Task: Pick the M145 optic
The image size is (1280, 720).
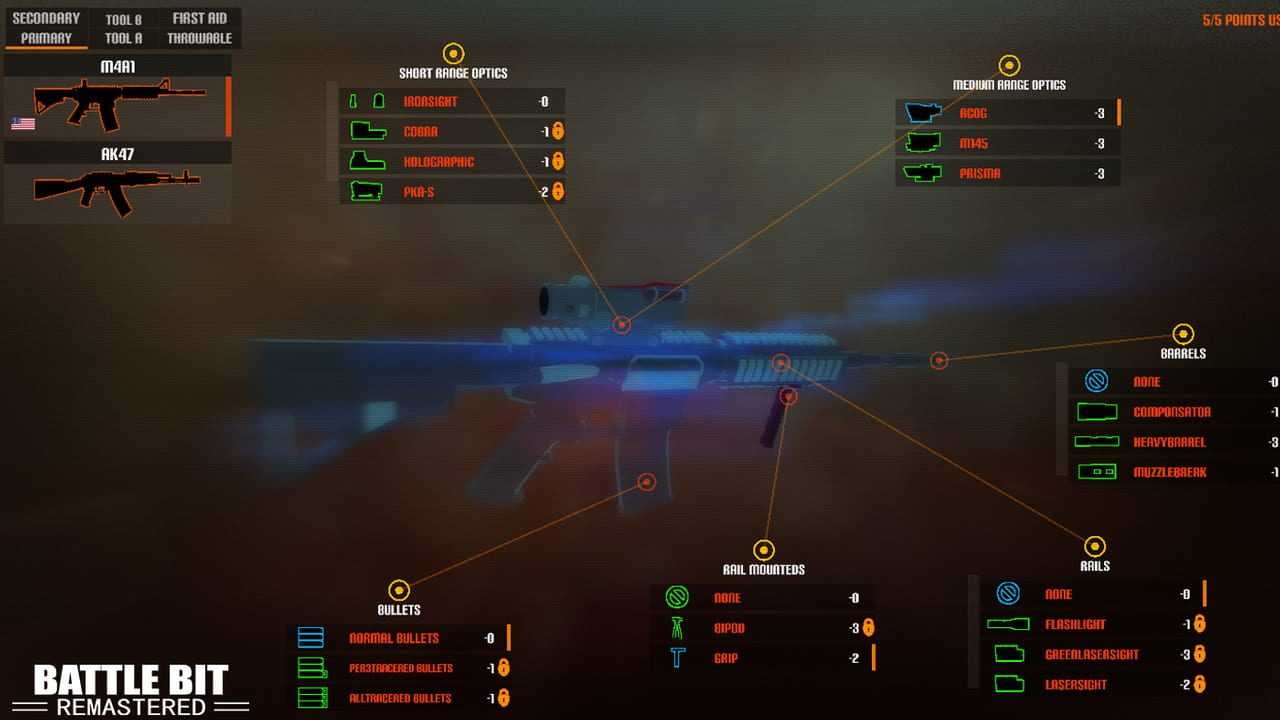Action: click(1006, 143)
